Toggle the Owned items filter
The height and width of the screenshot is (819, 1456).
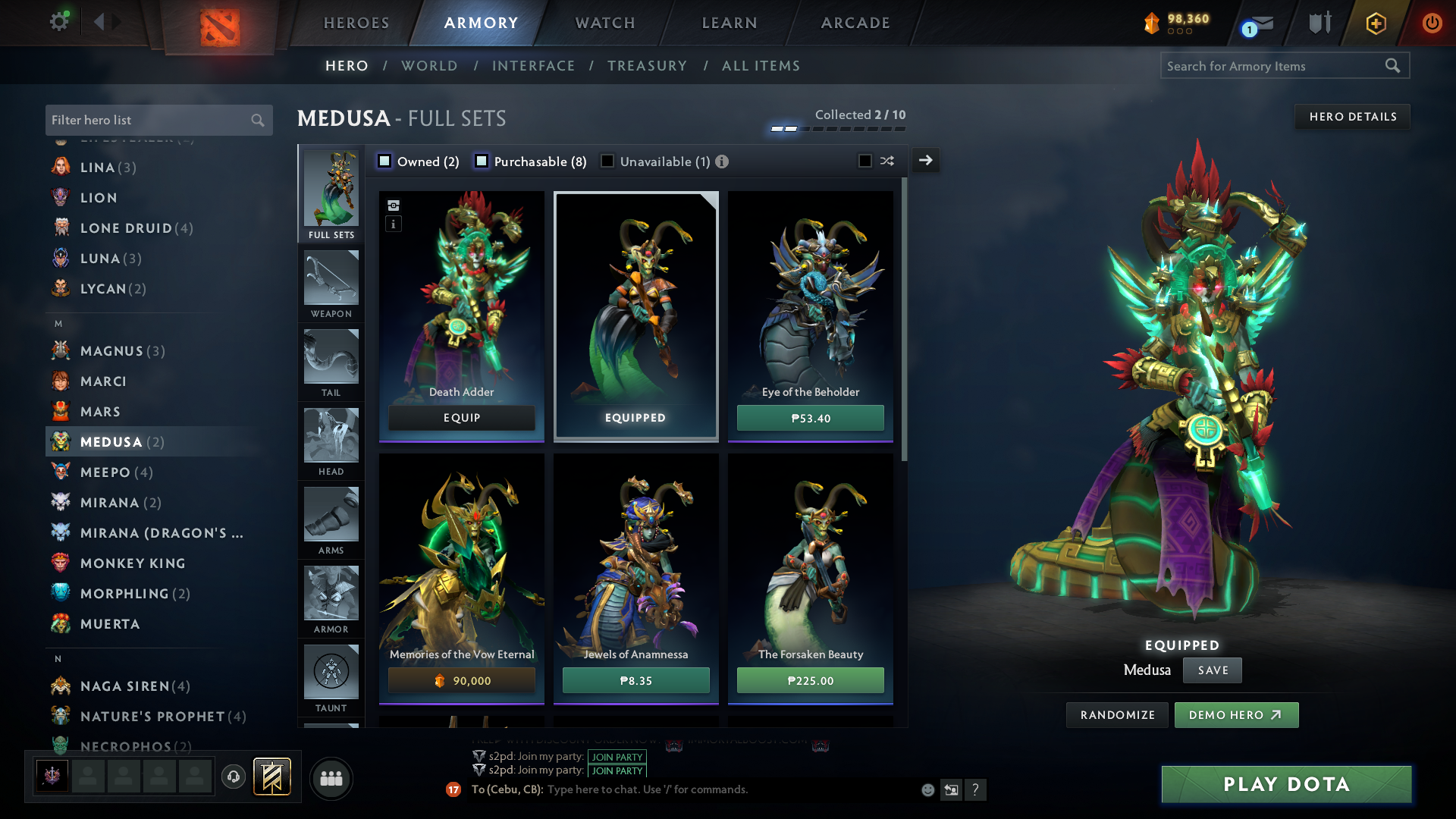384,162
